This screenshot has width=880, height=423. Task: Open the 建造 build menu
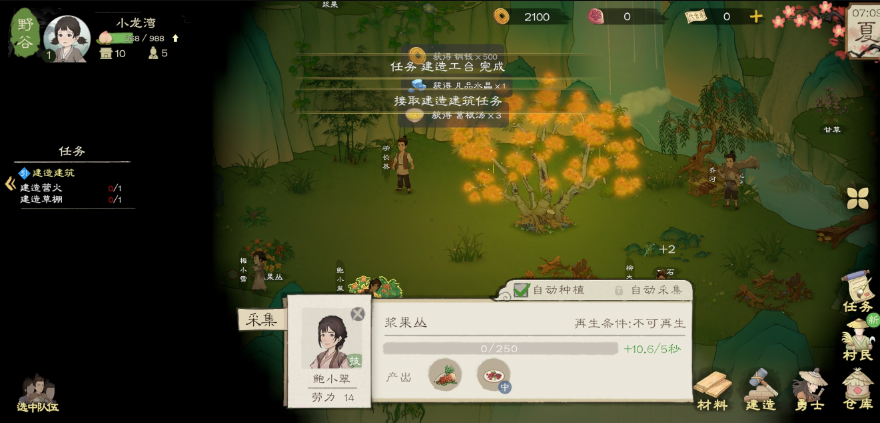760,389
